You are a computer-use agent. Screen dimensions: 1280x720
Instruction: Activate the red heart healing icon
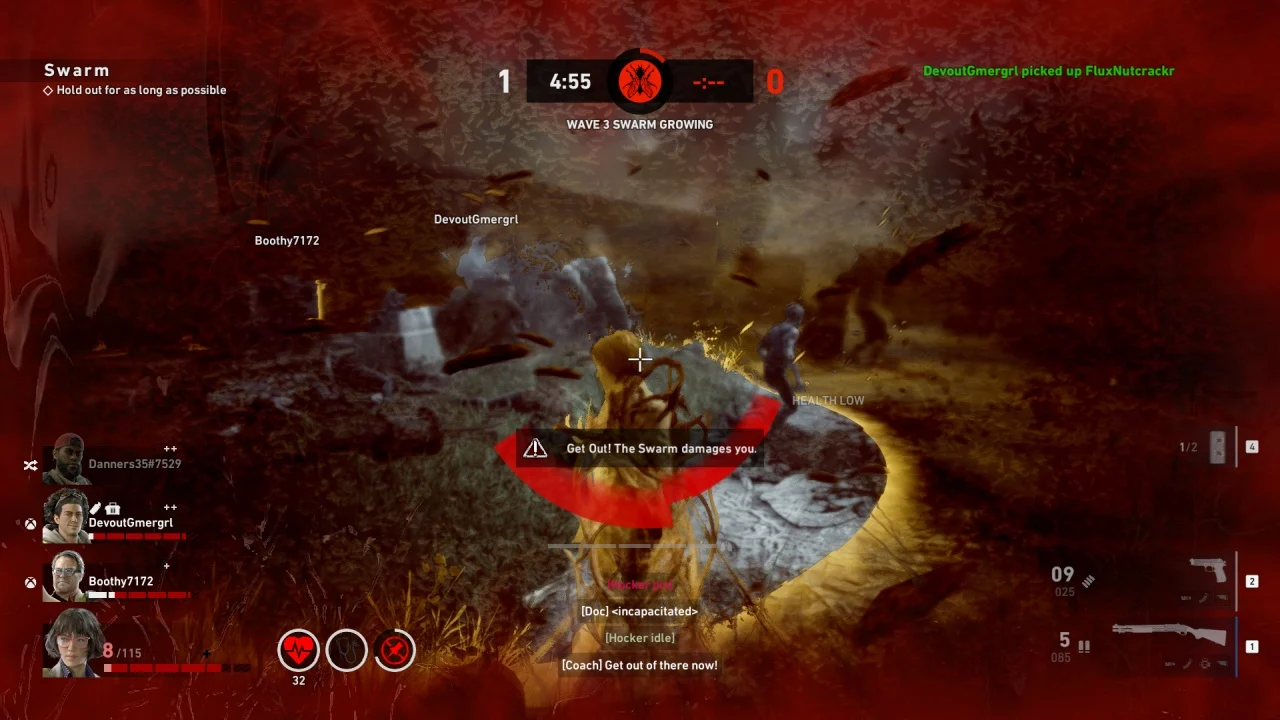point(298,650)
